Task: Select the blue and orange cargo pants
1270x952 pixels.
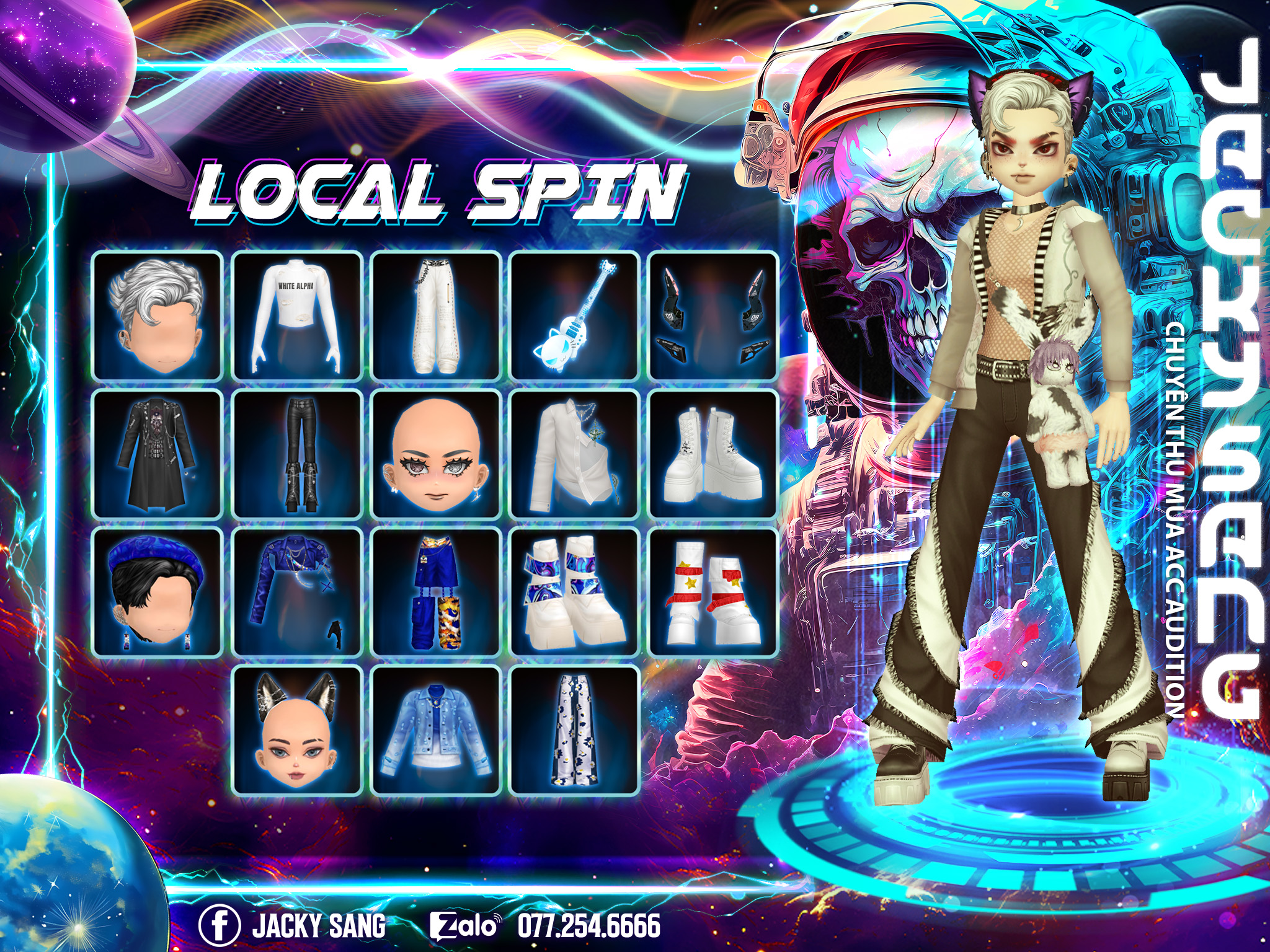Action: [x=436, y=593]
